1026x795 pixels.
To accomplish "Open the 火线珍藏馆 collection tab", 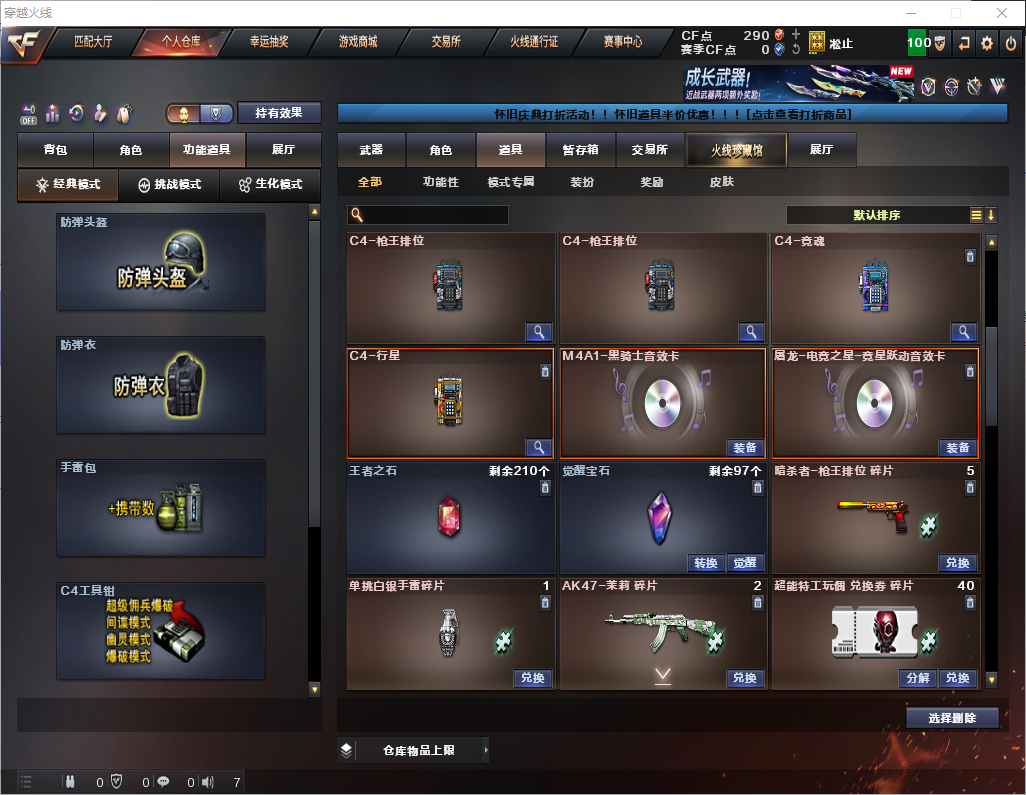I will pyautogui.click(x=736, y=150).
